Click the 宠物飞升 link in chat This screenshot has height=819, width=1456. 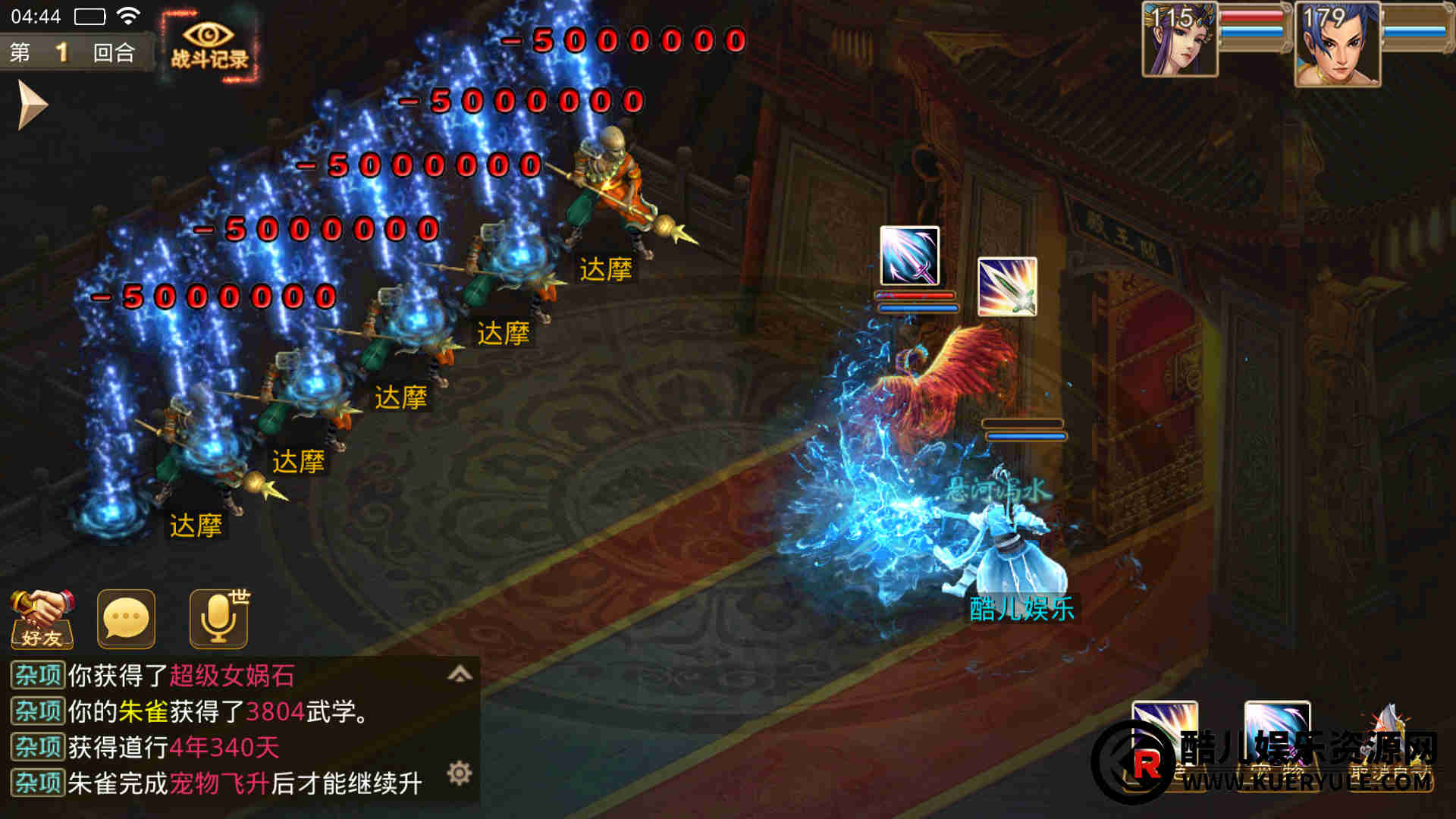pyautogui.click(x=219, y=783)
